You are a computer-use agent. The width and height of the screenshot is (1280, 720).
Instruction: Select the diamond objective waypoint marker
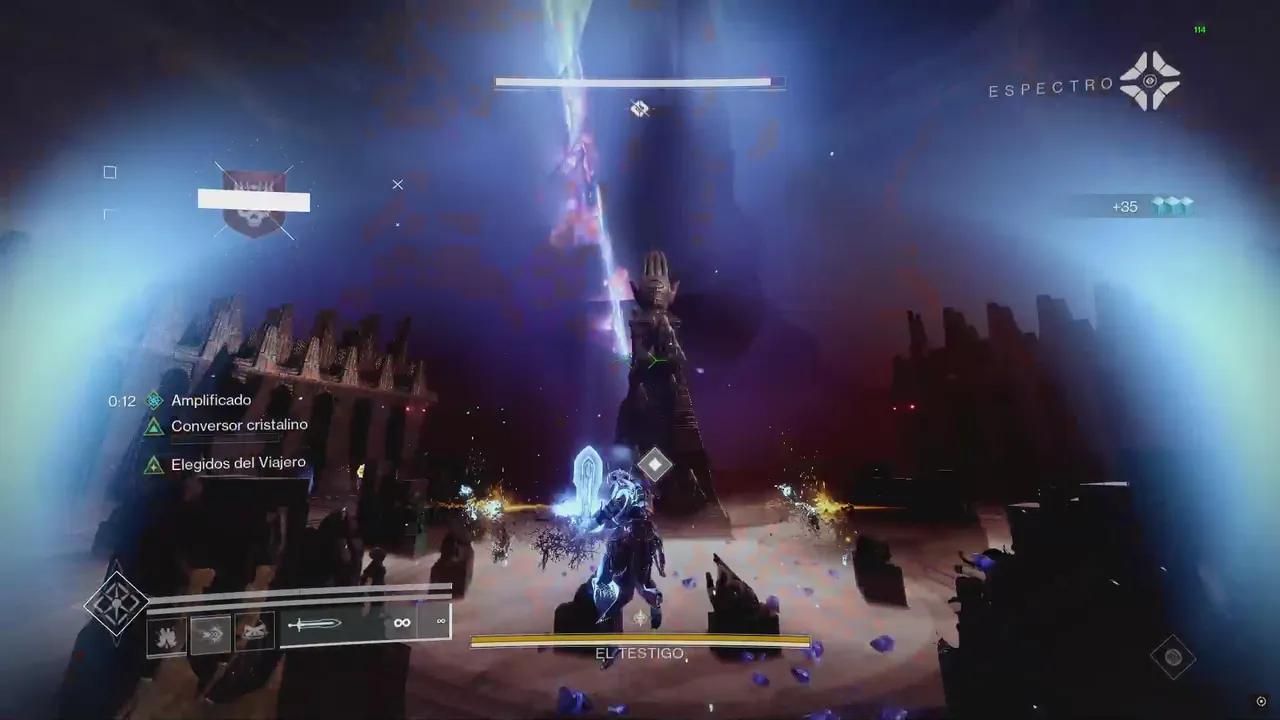tap(654, 464)
